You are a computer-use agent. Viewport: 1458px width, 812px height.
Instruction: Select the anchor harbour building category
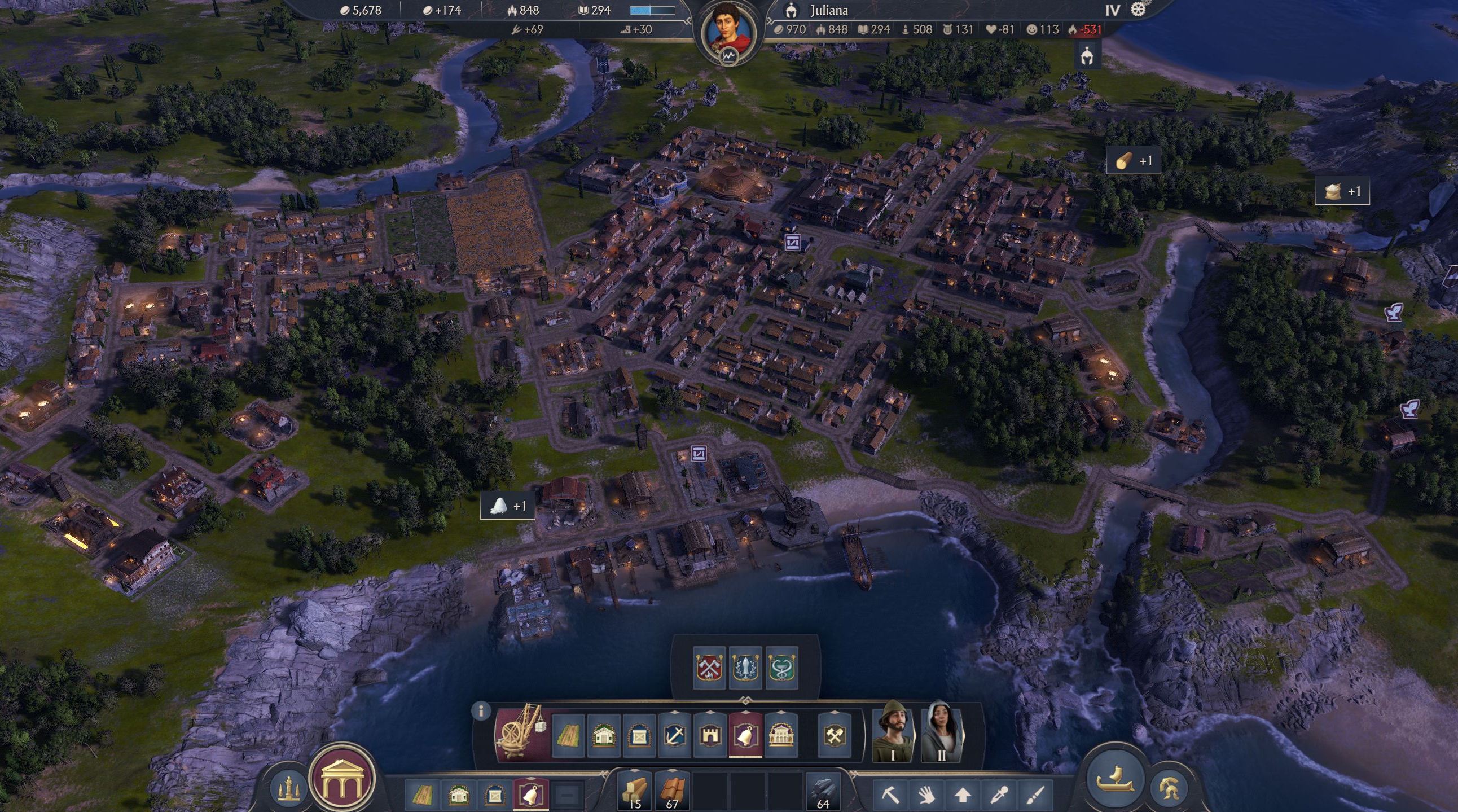click(x=675, y=736)
